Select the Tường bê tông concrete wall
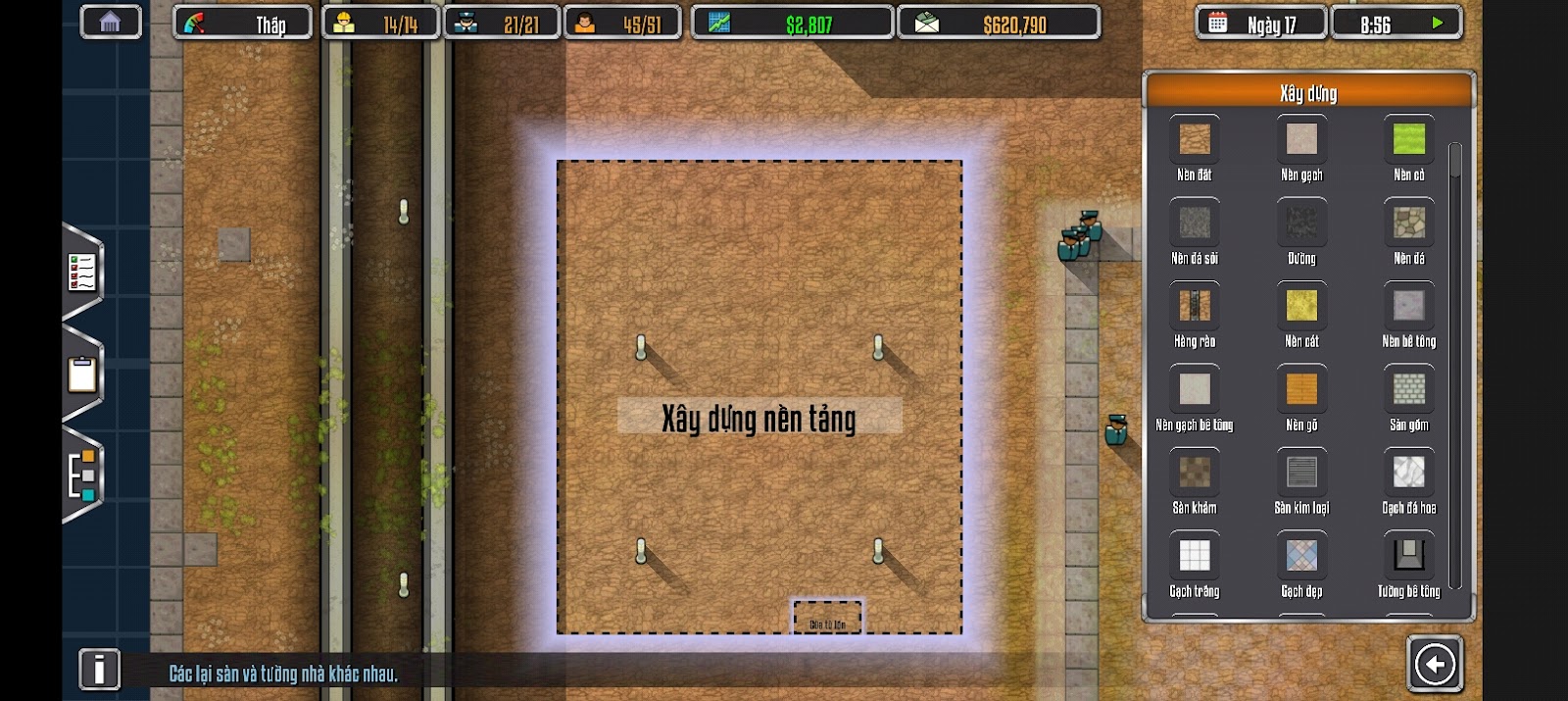This screenshot has height=701, width=1568. tap(1408, 556)
